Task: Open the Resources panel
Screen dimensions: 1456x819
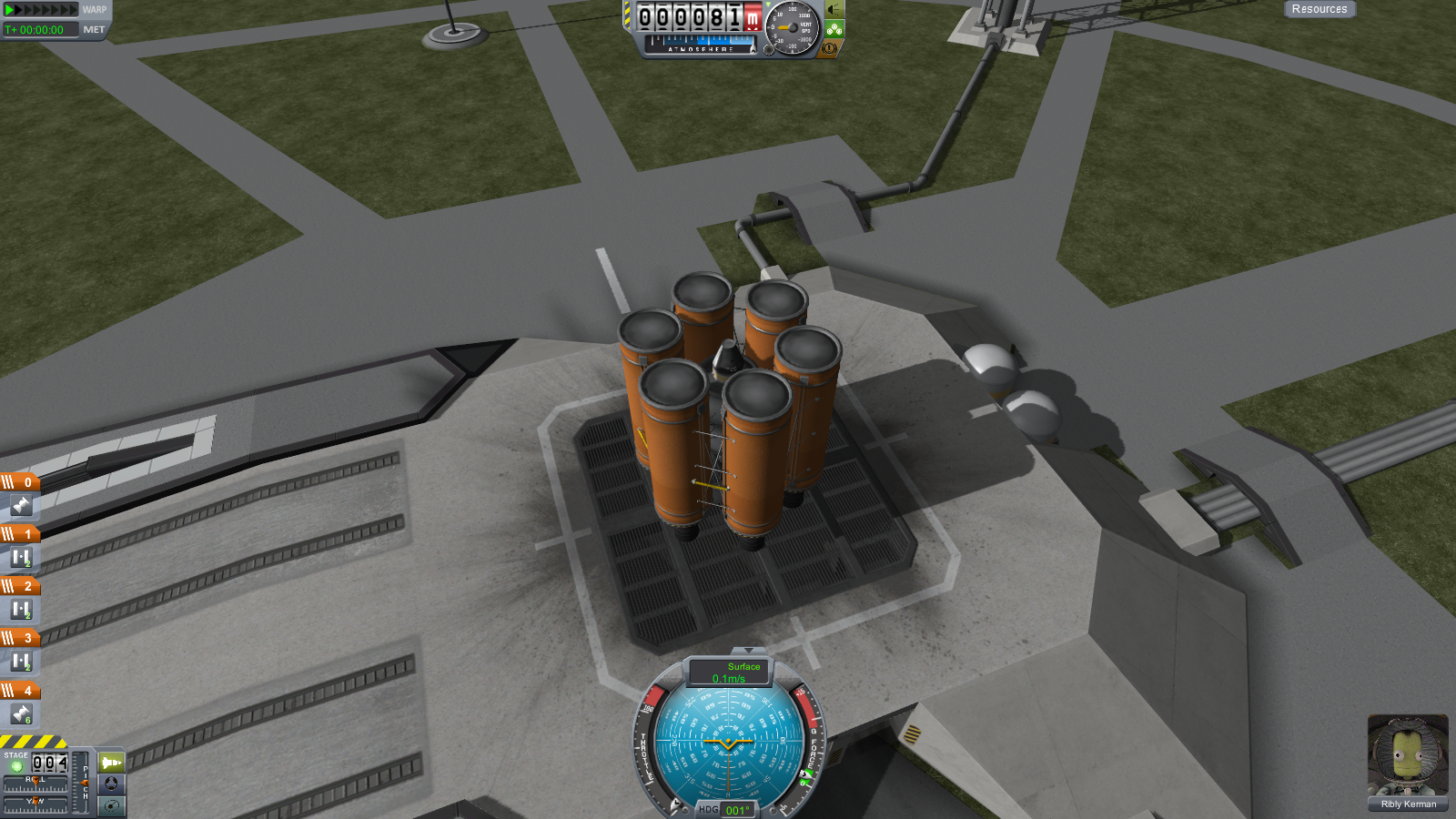Action: point(1319,9)
